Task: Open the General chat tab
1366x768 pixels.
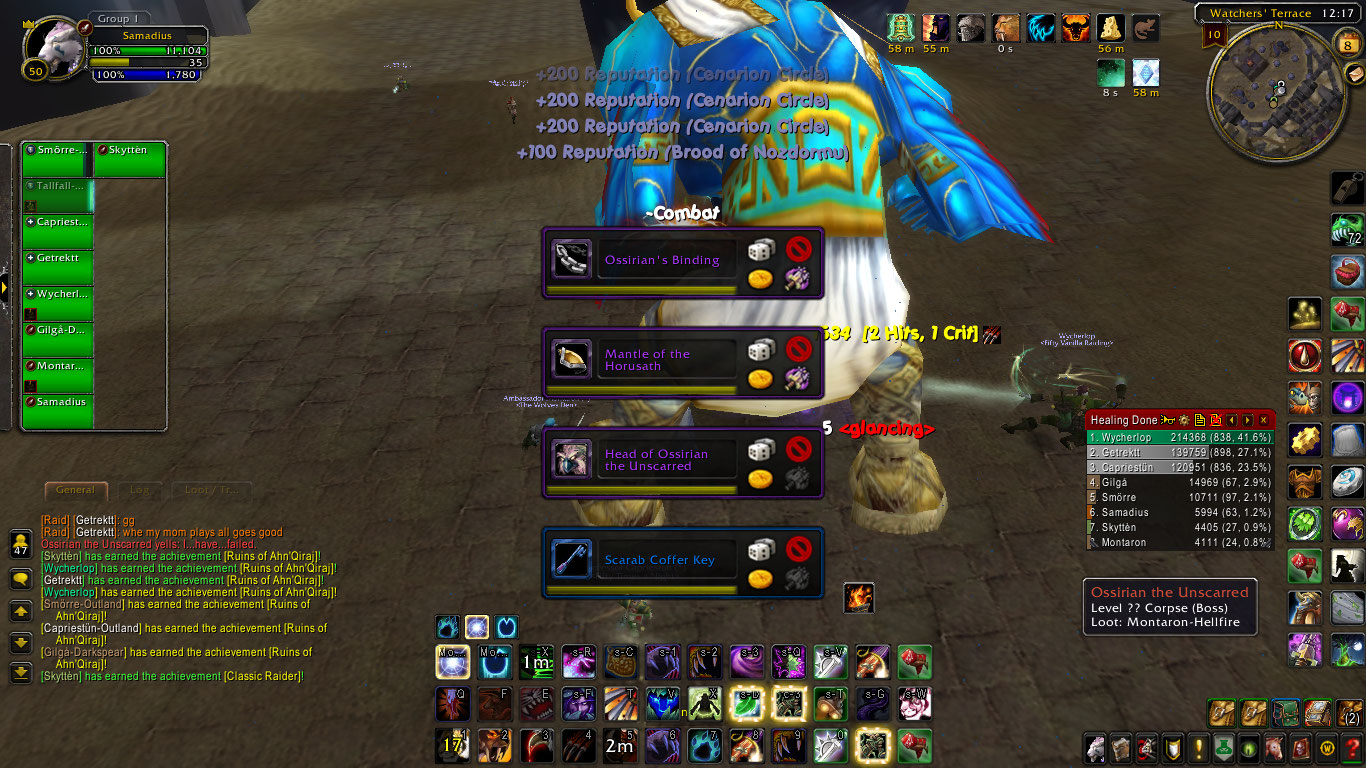Action: pos(75,490)
